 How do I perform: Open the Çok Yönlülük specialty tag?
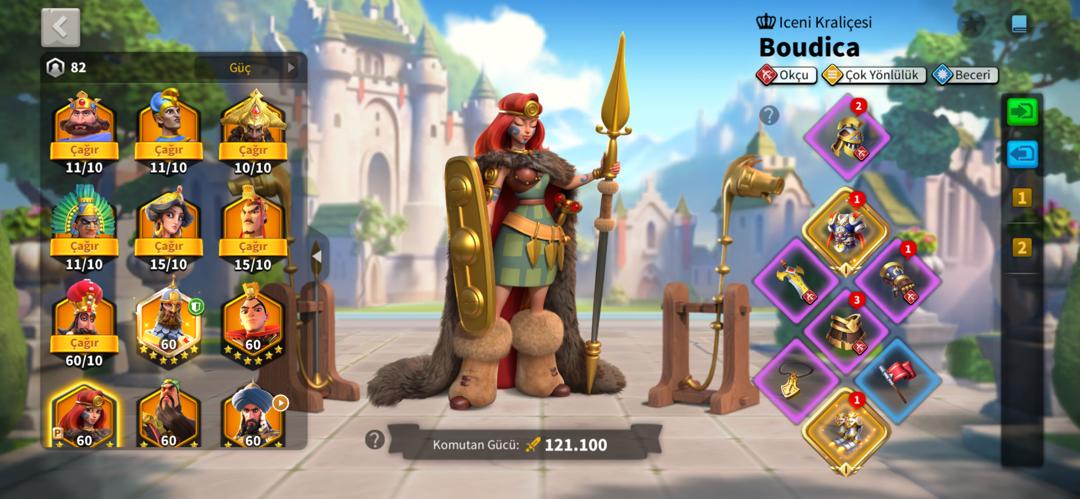coord(872,74)
